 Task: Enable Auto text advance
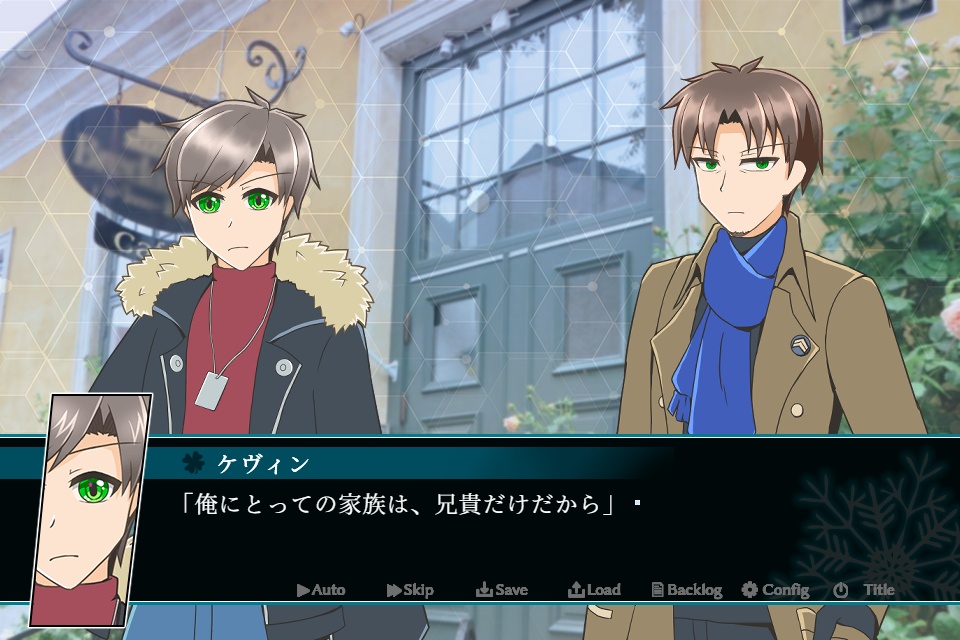tap(321, 590)
